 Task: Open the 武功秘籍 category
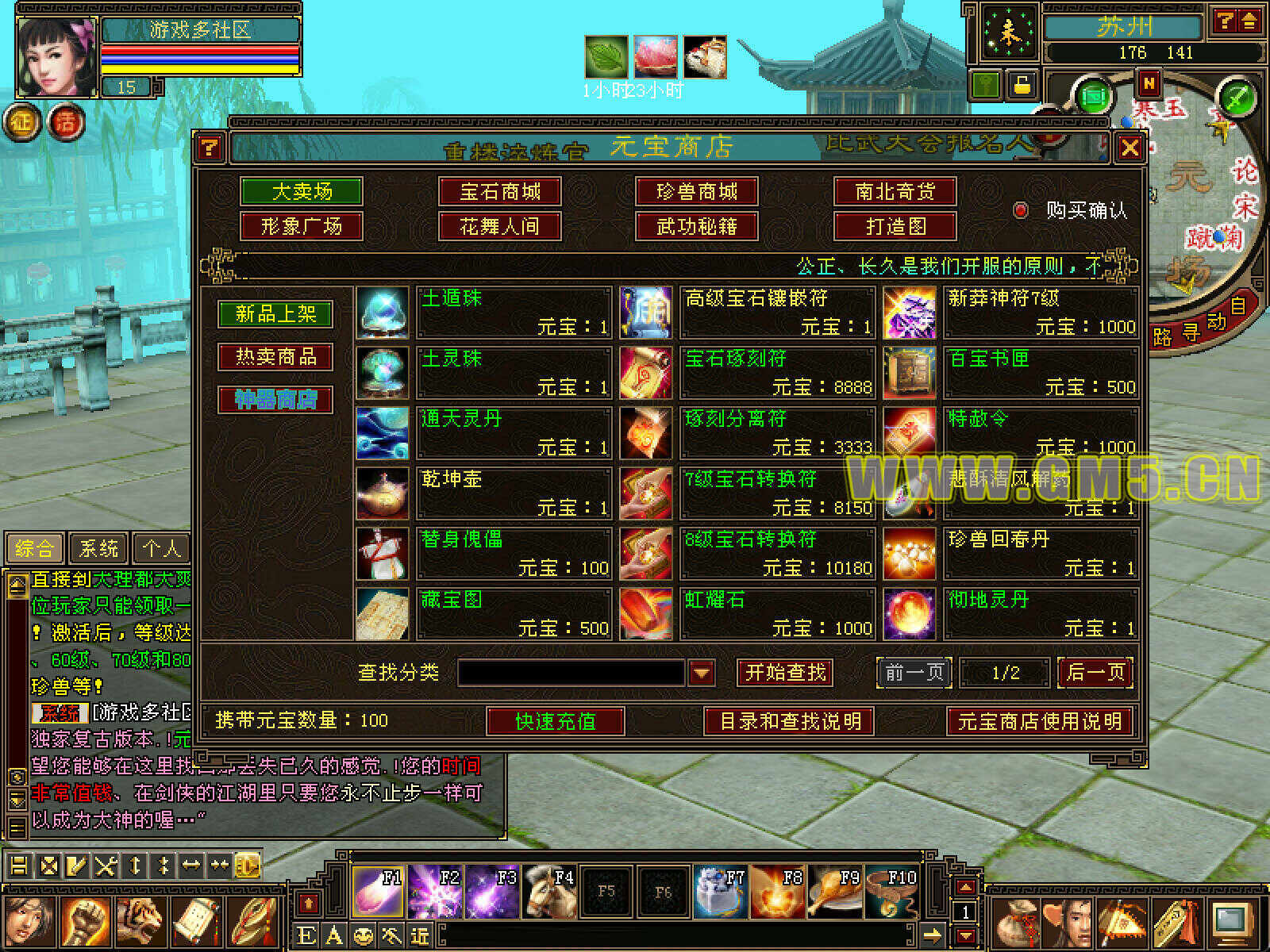click(x=697, y=227)
